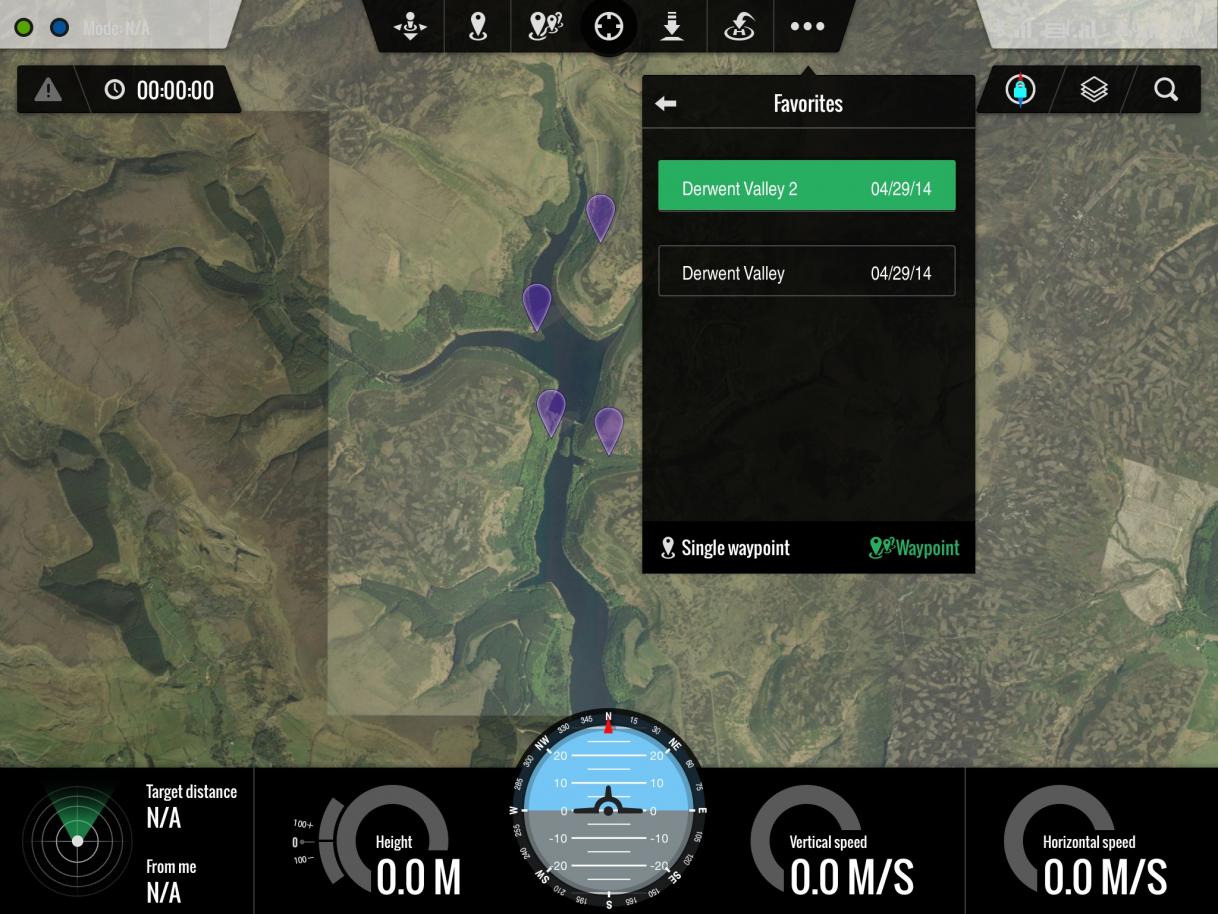Select the single map pin tool
Screen dimensions: 1218x914
pos(478,27)
